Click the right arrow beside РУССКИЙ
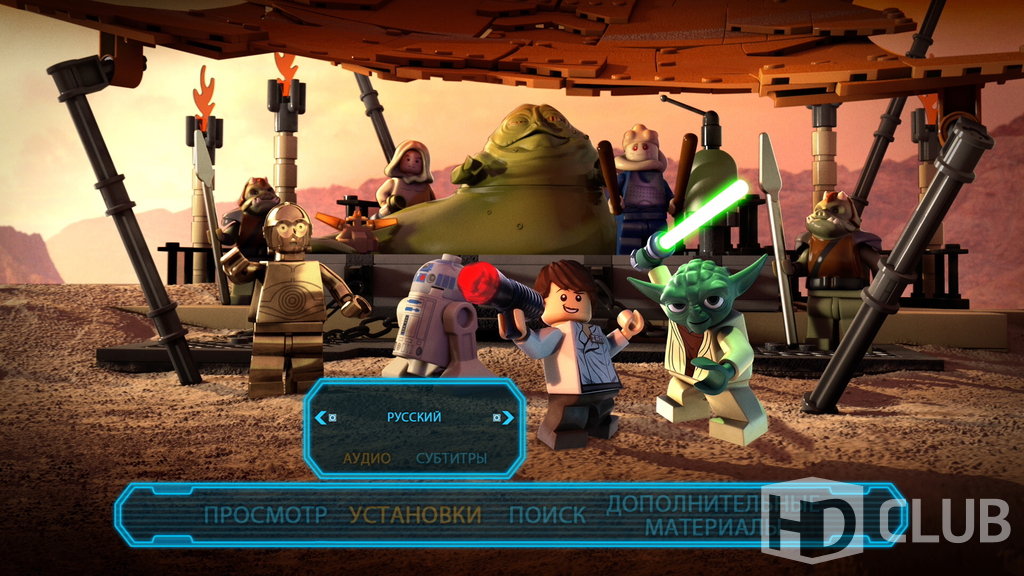This screenshot has width=1024, height=576. coord(507,417)
